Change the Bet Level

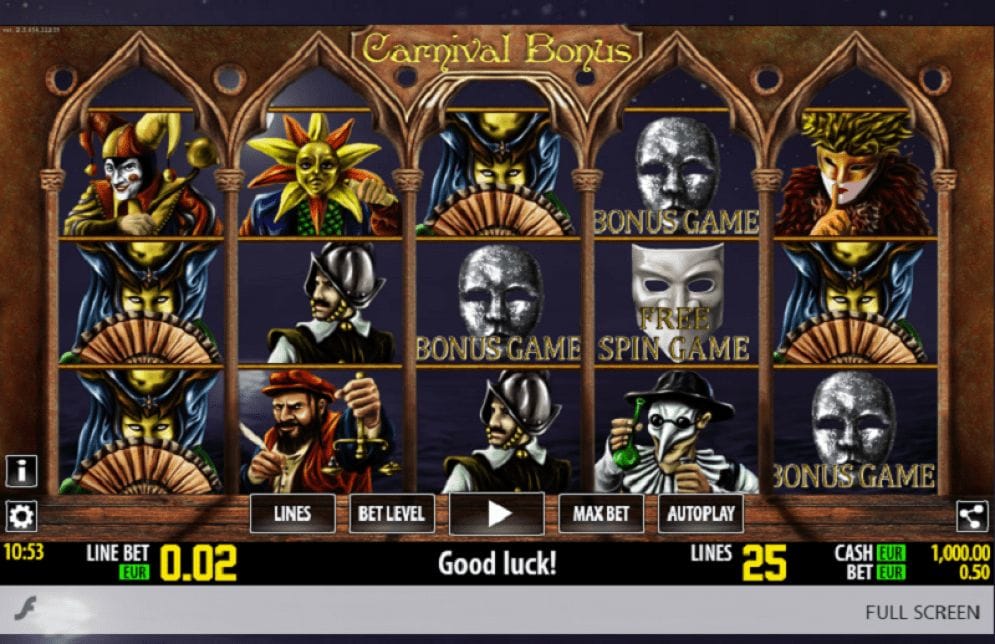(x=392, y=514)
